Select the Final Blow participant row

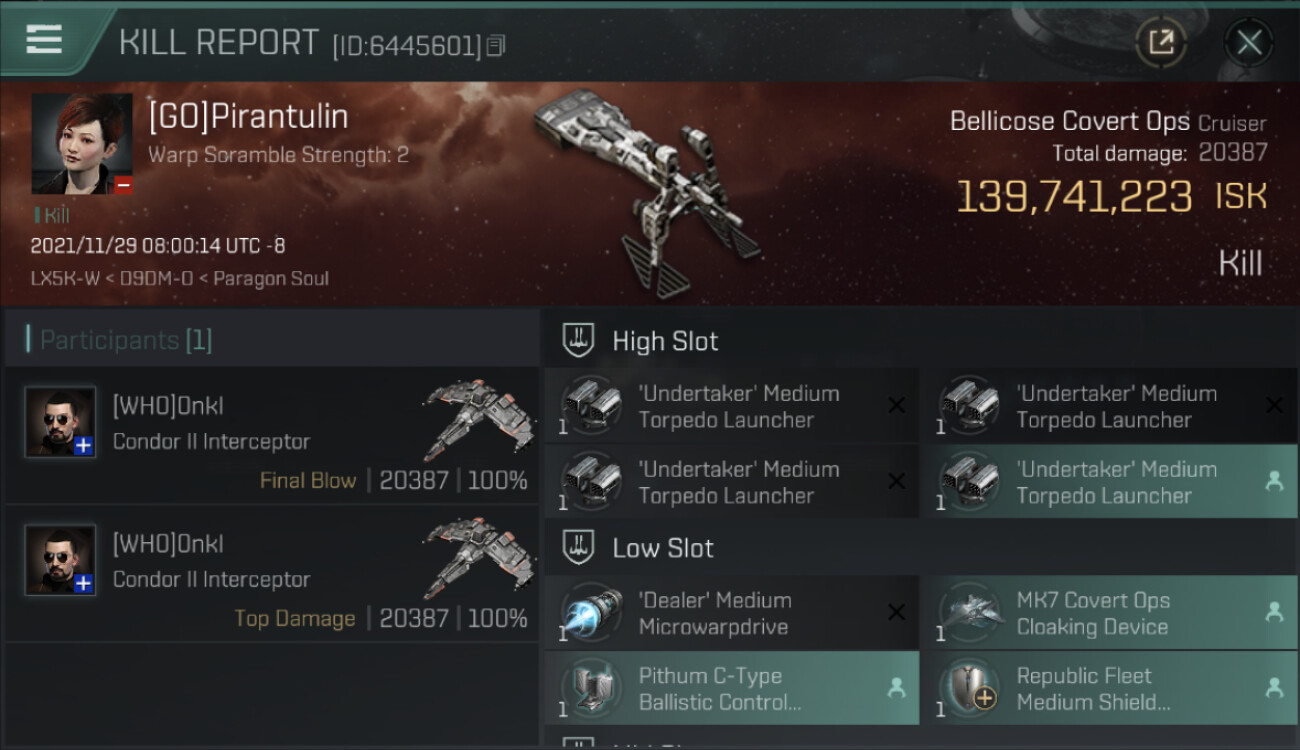[x=272, y=436]
